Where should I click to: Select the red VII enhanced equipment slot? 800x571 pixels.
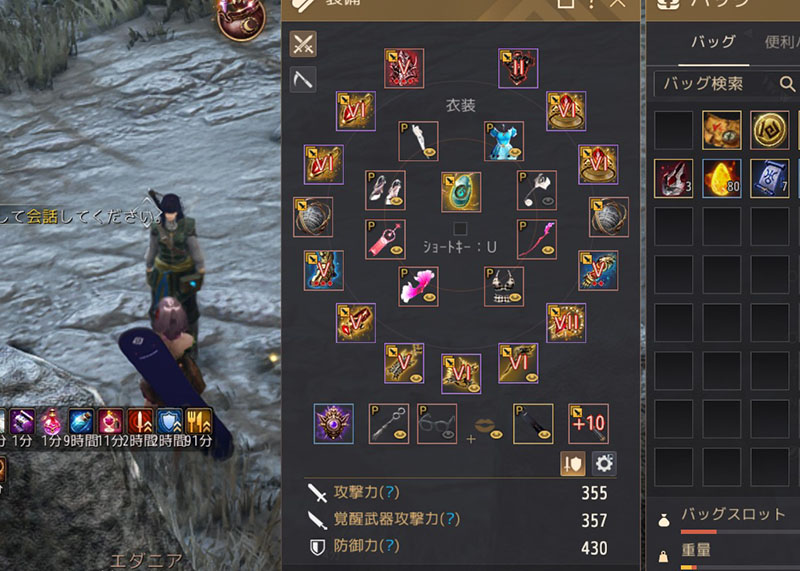point(566,323)
